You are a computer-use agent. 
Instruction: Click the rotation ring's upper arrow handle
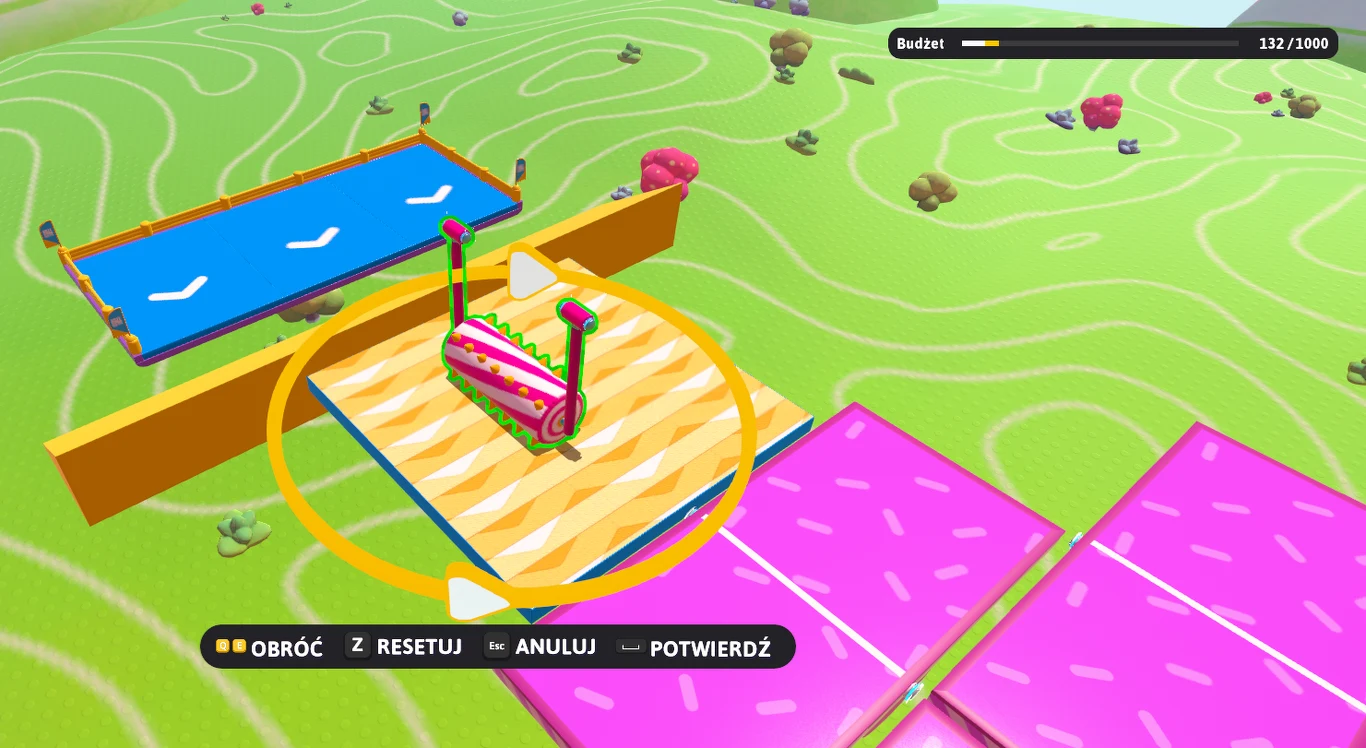[x=529, y=275]
